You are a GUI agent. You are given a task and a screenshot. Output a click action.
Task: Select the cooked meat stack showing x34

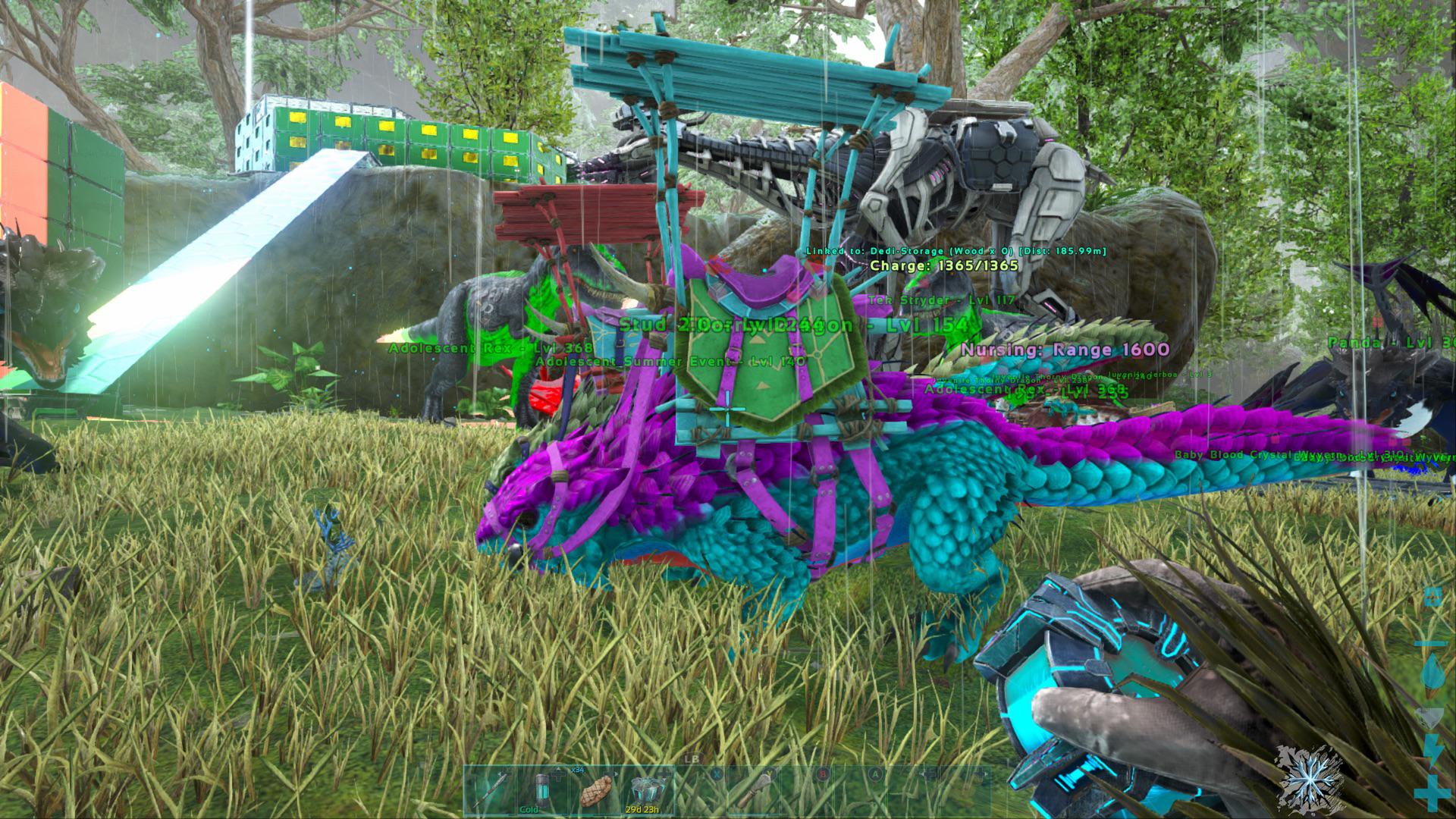point(596,791)
